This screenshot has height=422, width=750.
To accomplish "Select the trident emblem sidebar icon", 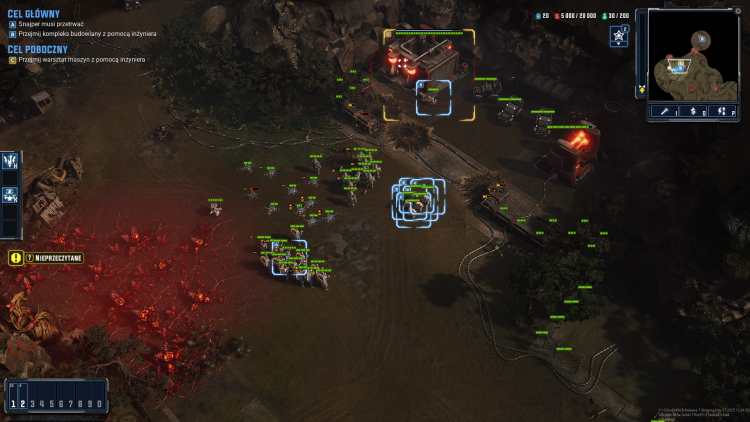I will 10,161.
